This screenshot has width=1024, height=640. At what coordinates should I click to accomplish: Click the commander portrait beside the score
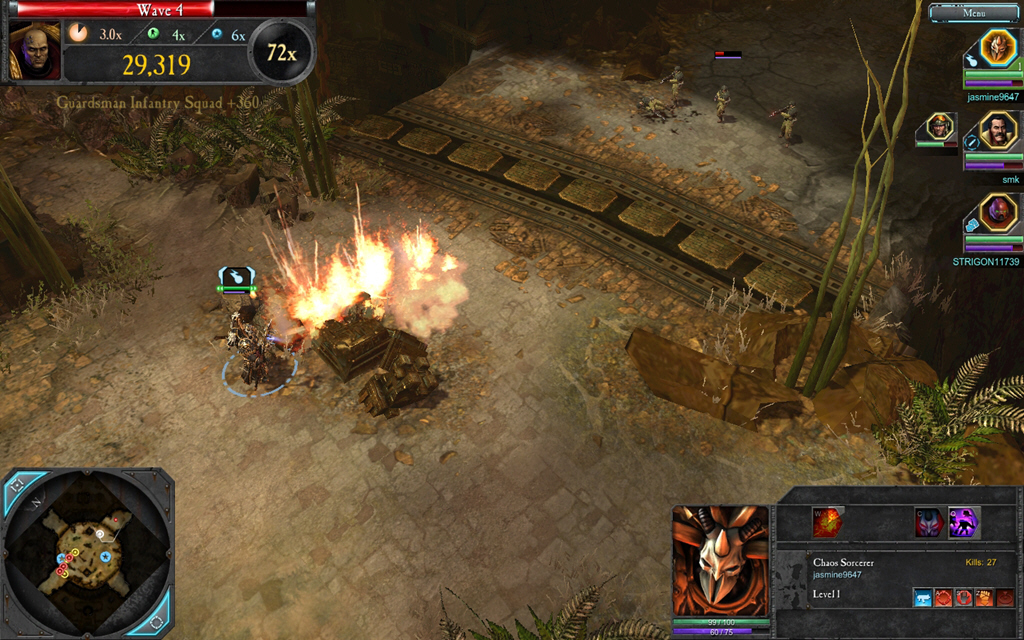[35, 52]
